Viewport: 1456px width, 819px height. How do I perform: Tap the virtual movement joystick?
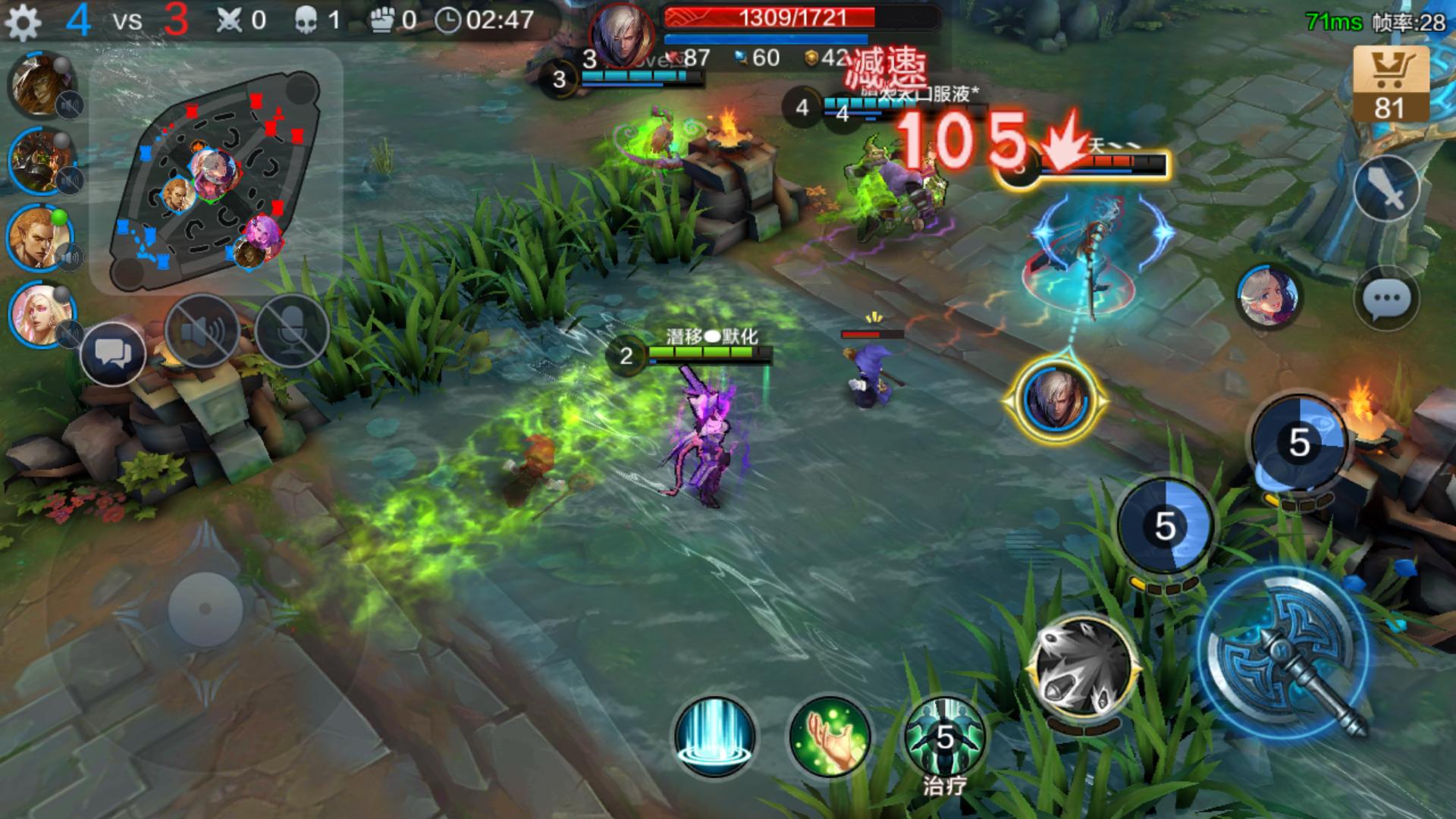click(205, 609)
